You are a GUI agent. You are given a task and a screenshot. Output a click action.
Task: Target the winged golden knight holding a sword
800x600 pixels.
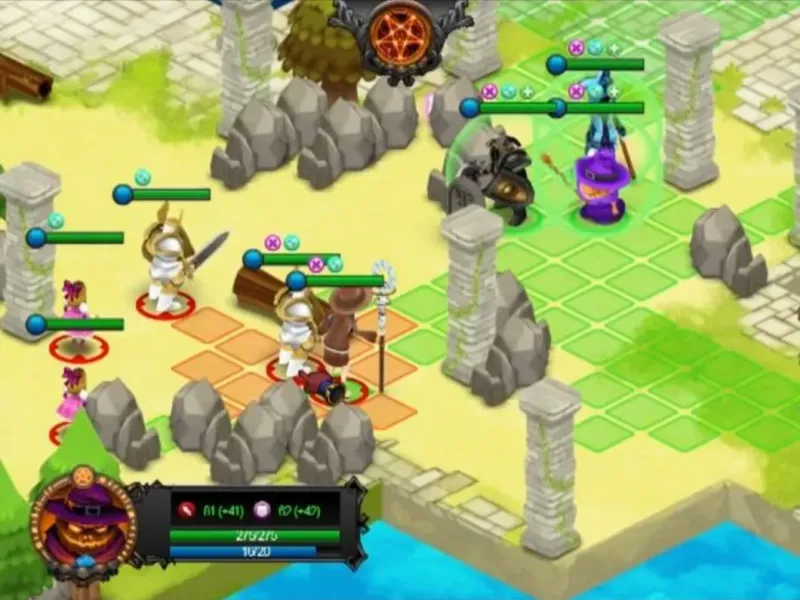pos(168,258)
